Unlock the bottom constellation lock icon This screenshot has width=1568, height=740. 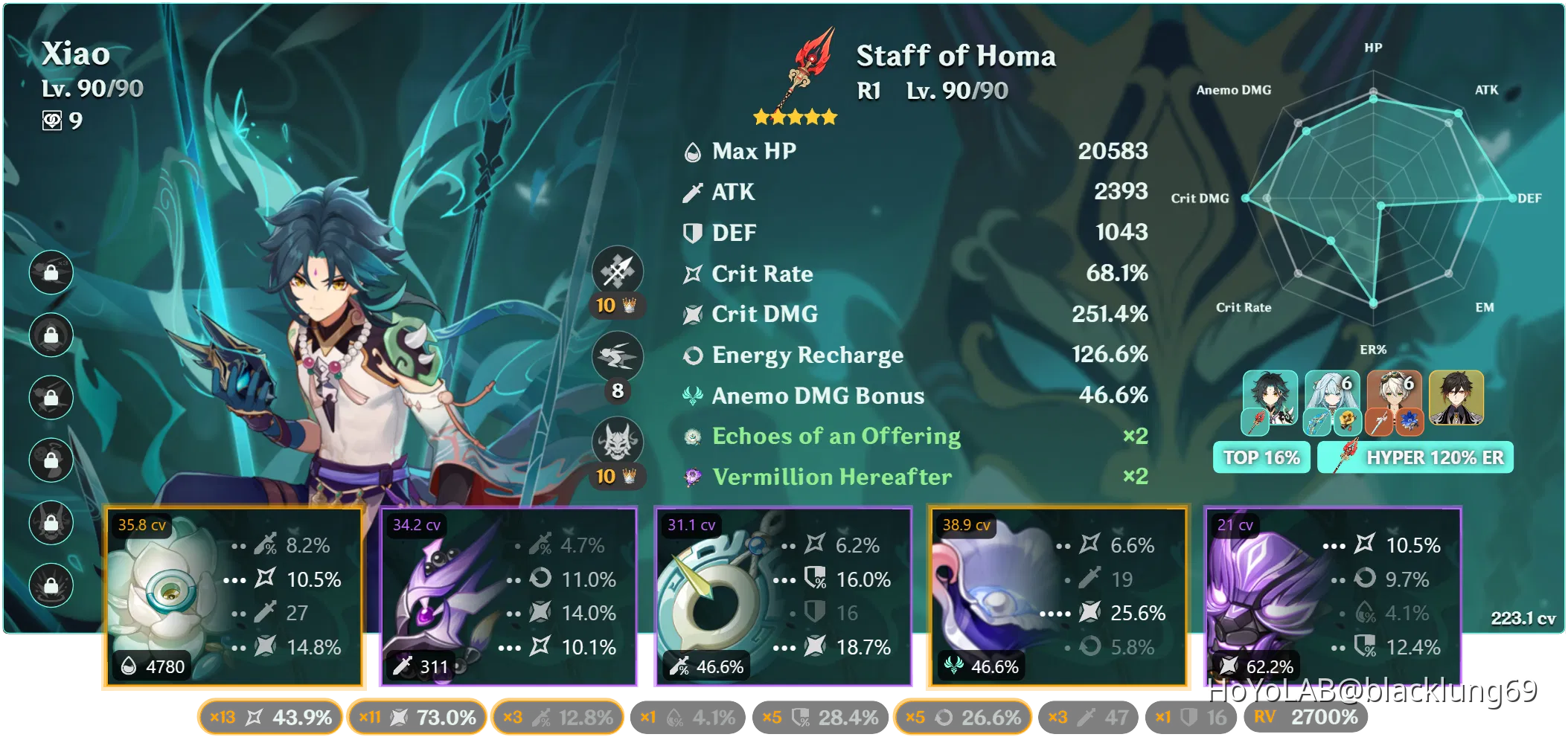(50, 585)
